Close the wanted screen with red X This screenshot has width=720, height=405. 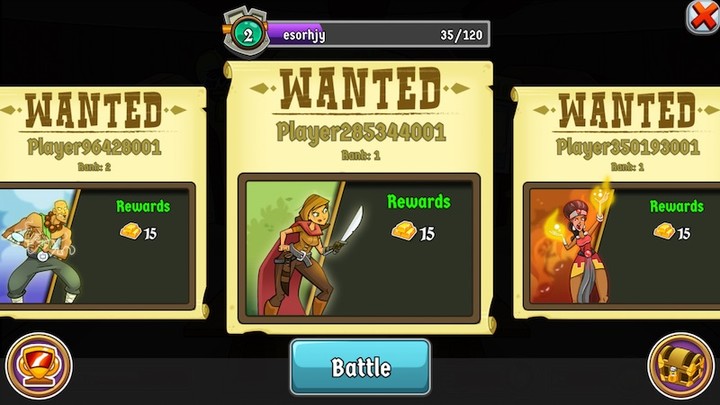coord(702,17)
